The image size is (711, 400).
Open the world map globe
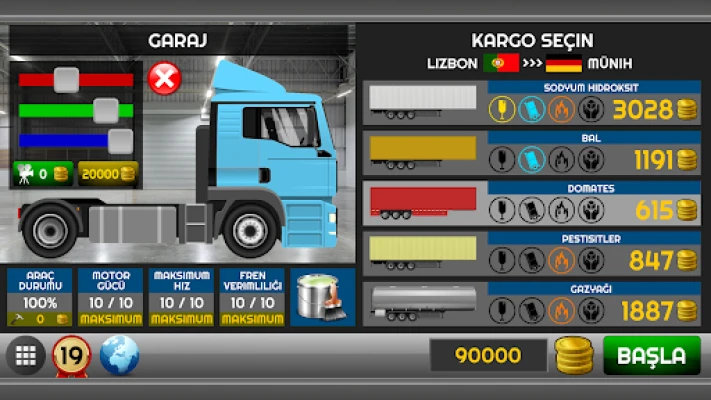(119, 355)
